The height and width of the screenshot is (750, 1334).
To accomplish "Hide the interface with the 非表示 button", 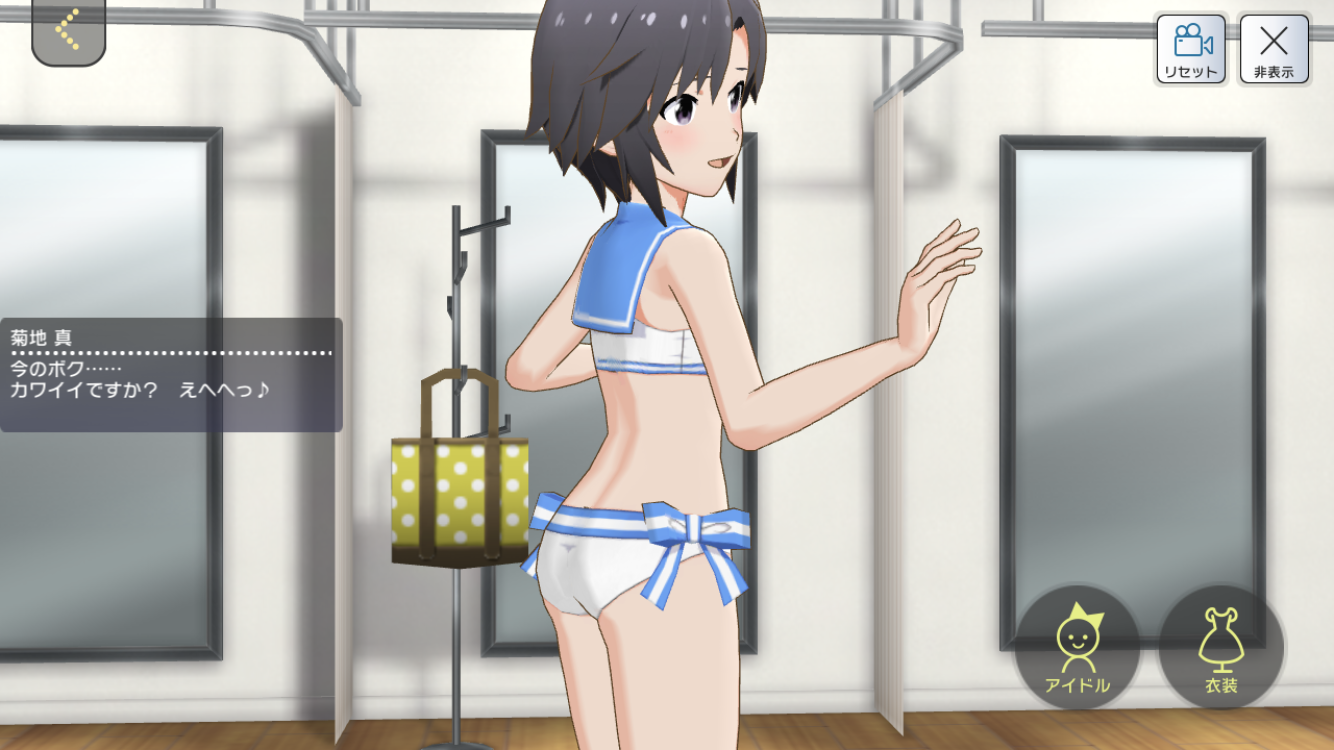I will 1273,49.
